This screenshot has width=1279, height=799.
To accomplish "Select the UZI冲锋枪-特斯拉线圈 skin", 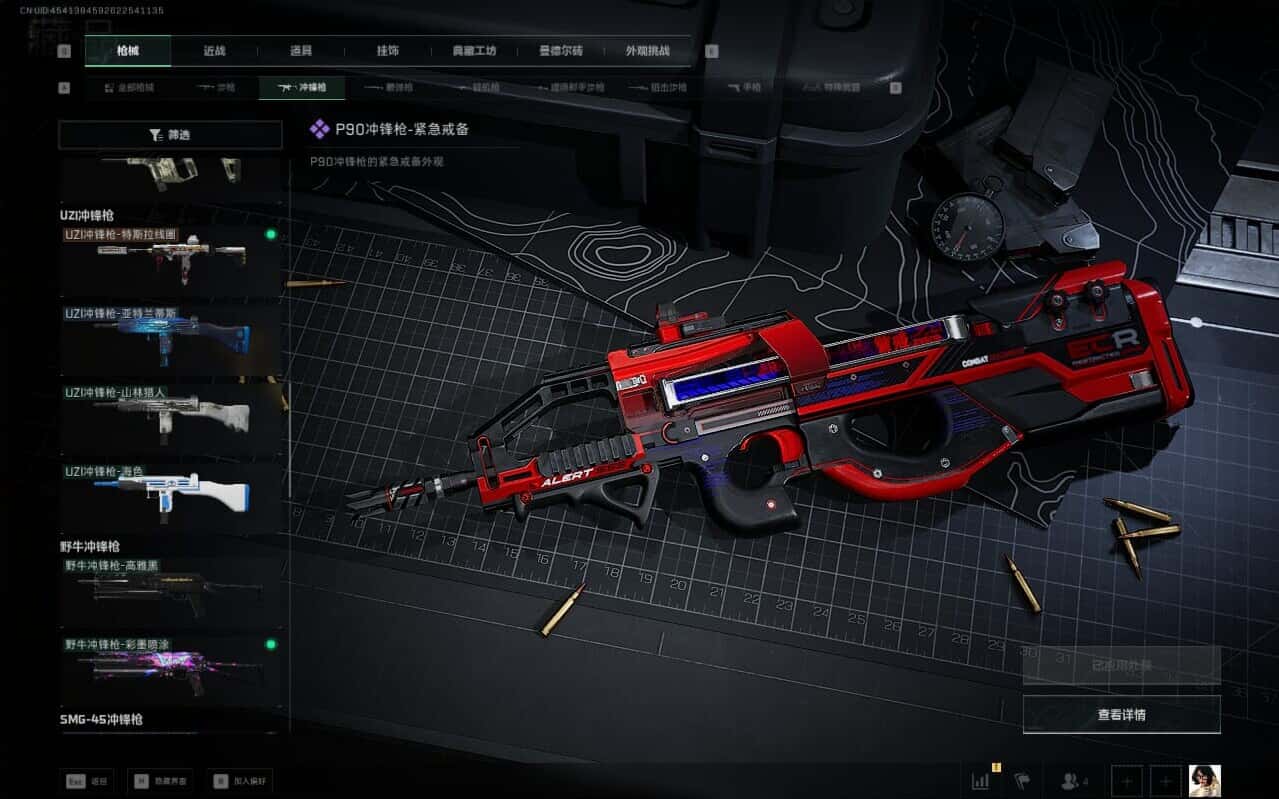I will [x=170, y=260].
